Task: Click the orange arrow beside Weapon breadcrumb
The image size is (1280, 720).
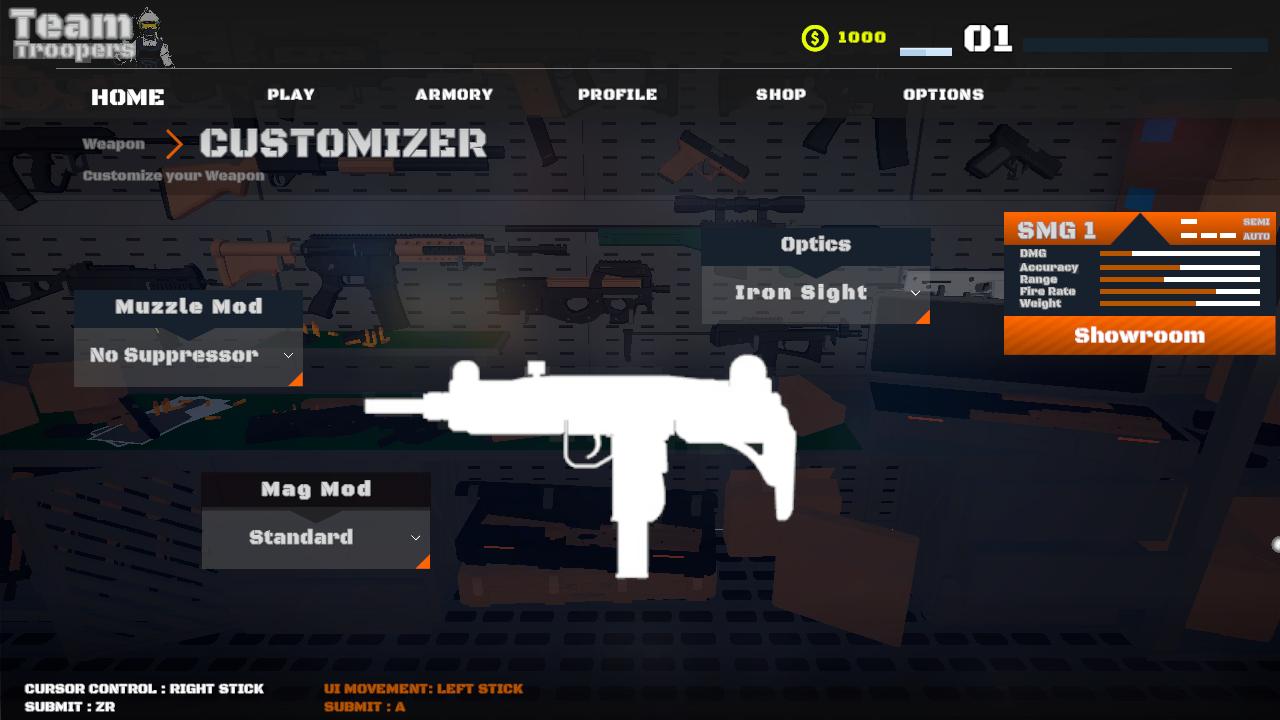Action: click(176, 145)
